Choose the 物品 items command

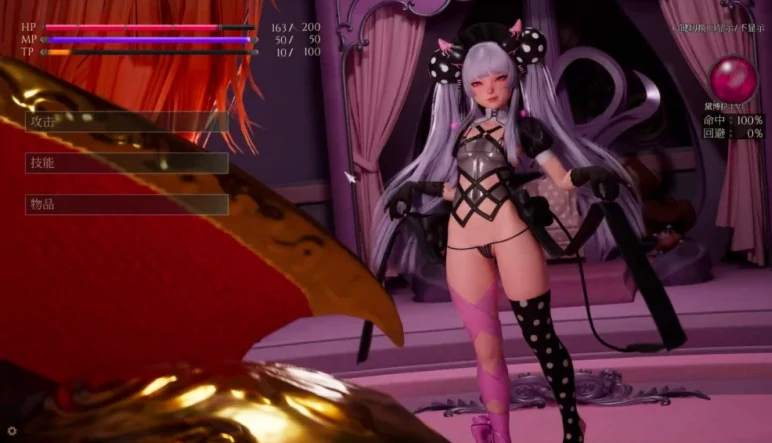(126, 204)
